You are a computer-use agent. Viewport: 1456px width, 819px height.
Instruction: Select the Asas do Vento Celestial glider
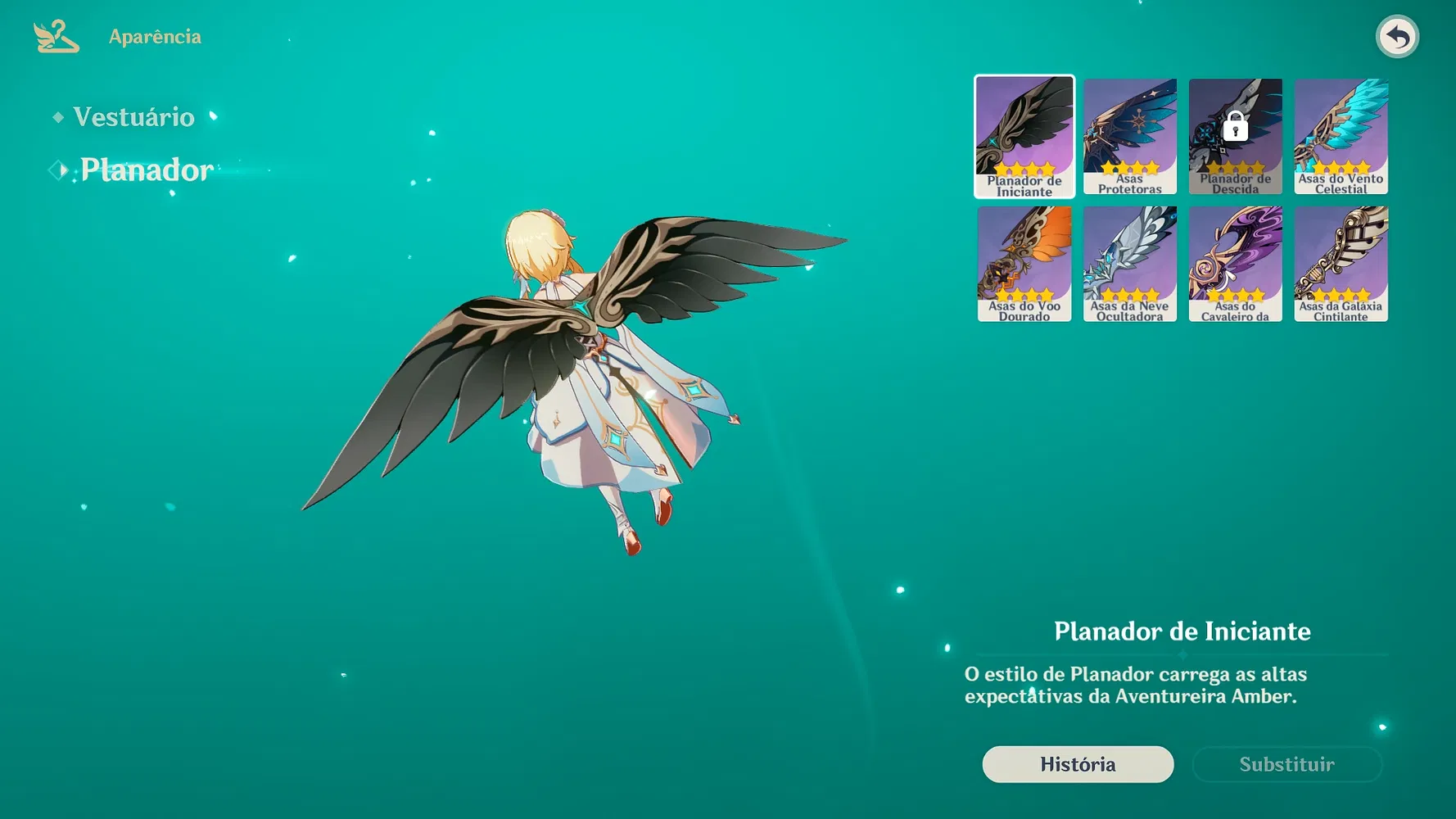click(x=1341, y=137)
